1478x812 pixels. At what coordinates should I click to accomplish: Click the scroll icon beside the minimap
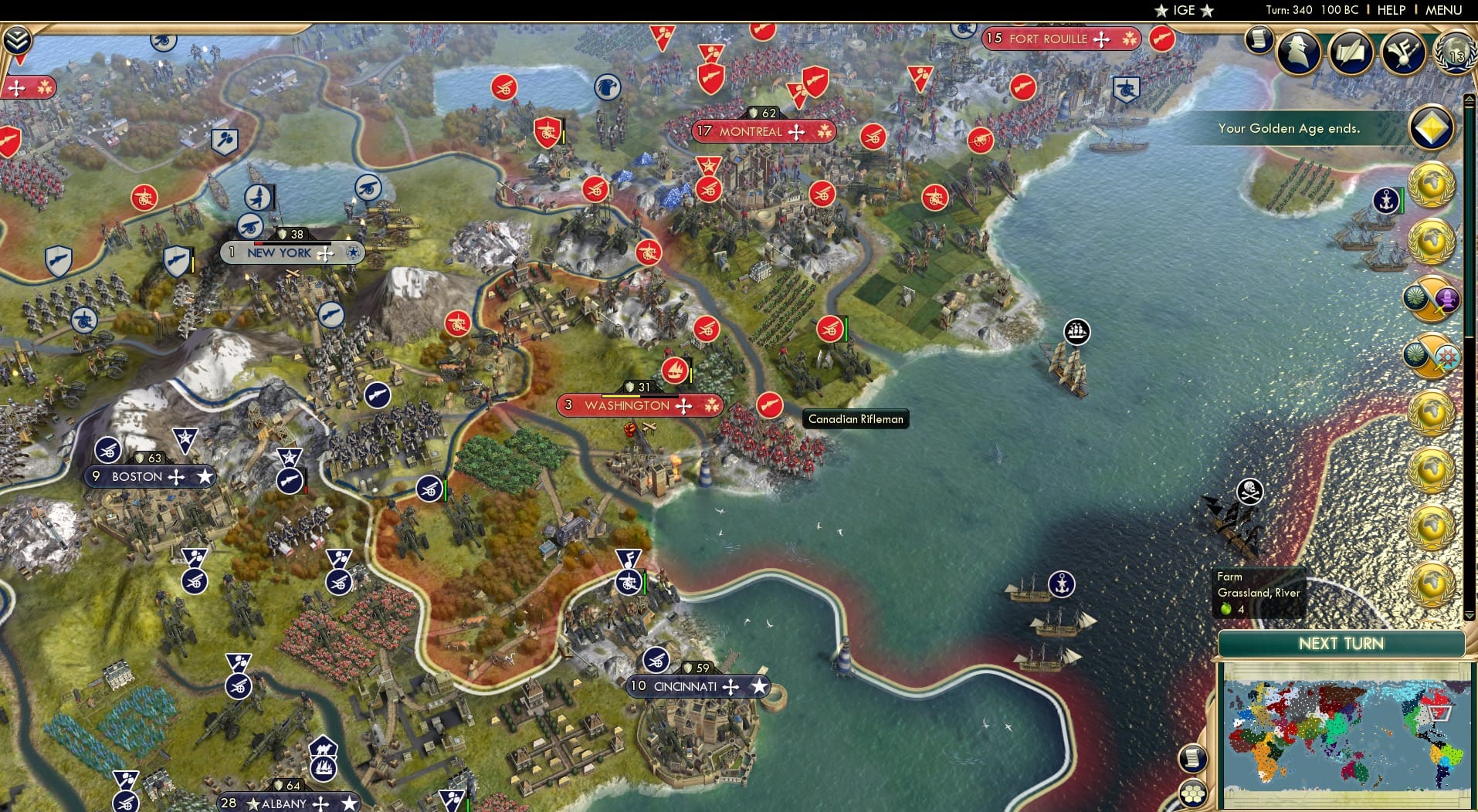(1195, 759)
